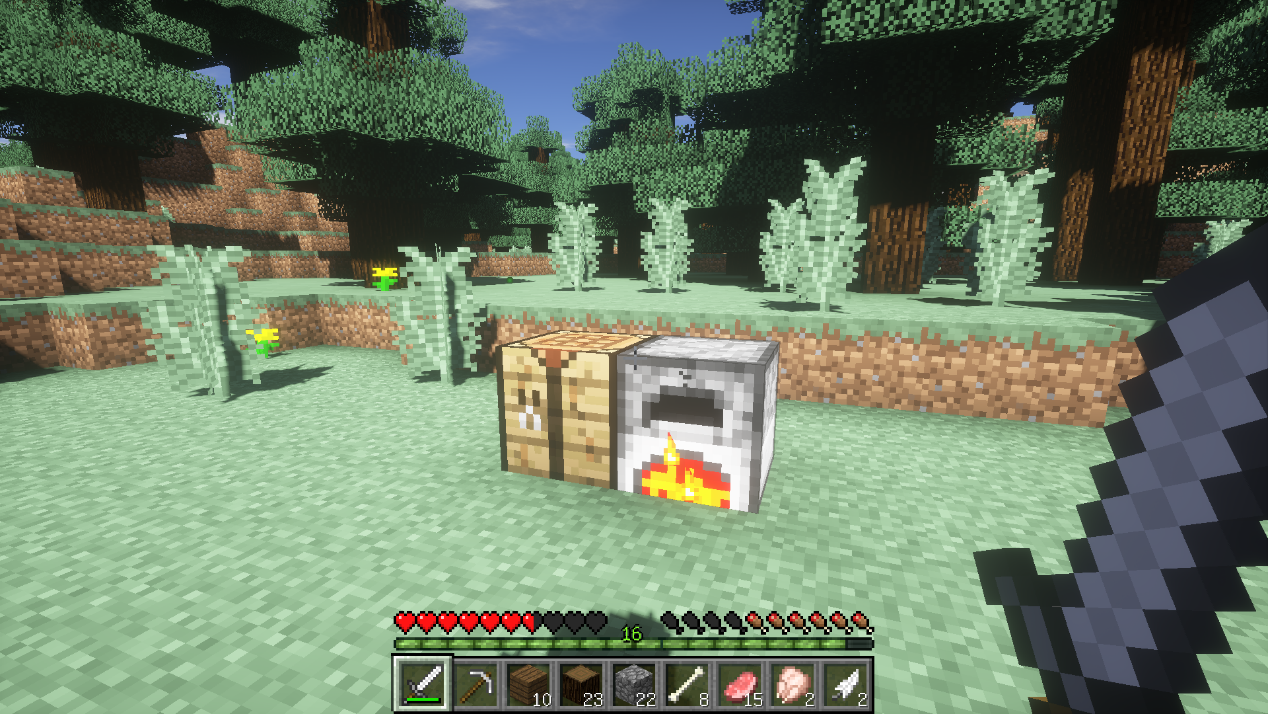Select the pickaxe hotbar slot
Viewport: 1268px width, 714px height.
(x=475, y=684)
